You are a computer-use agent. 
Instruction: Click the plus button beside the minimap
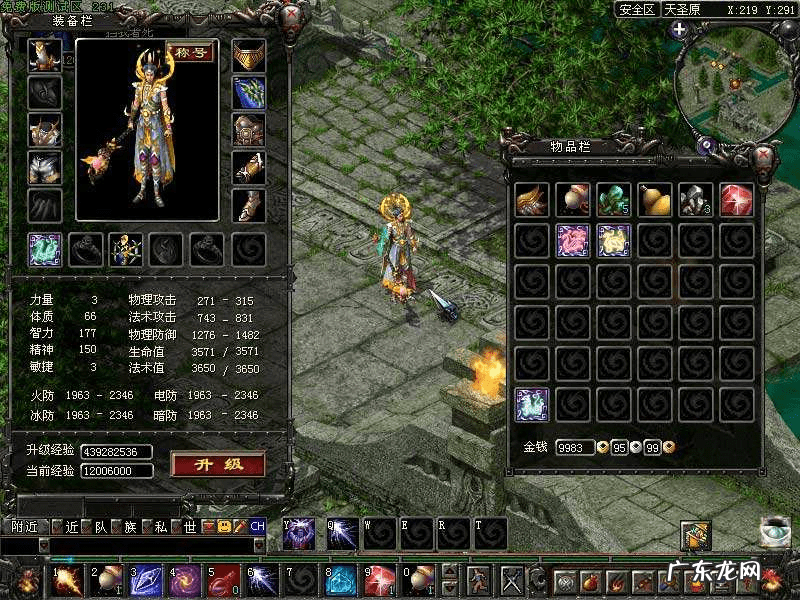679,30
